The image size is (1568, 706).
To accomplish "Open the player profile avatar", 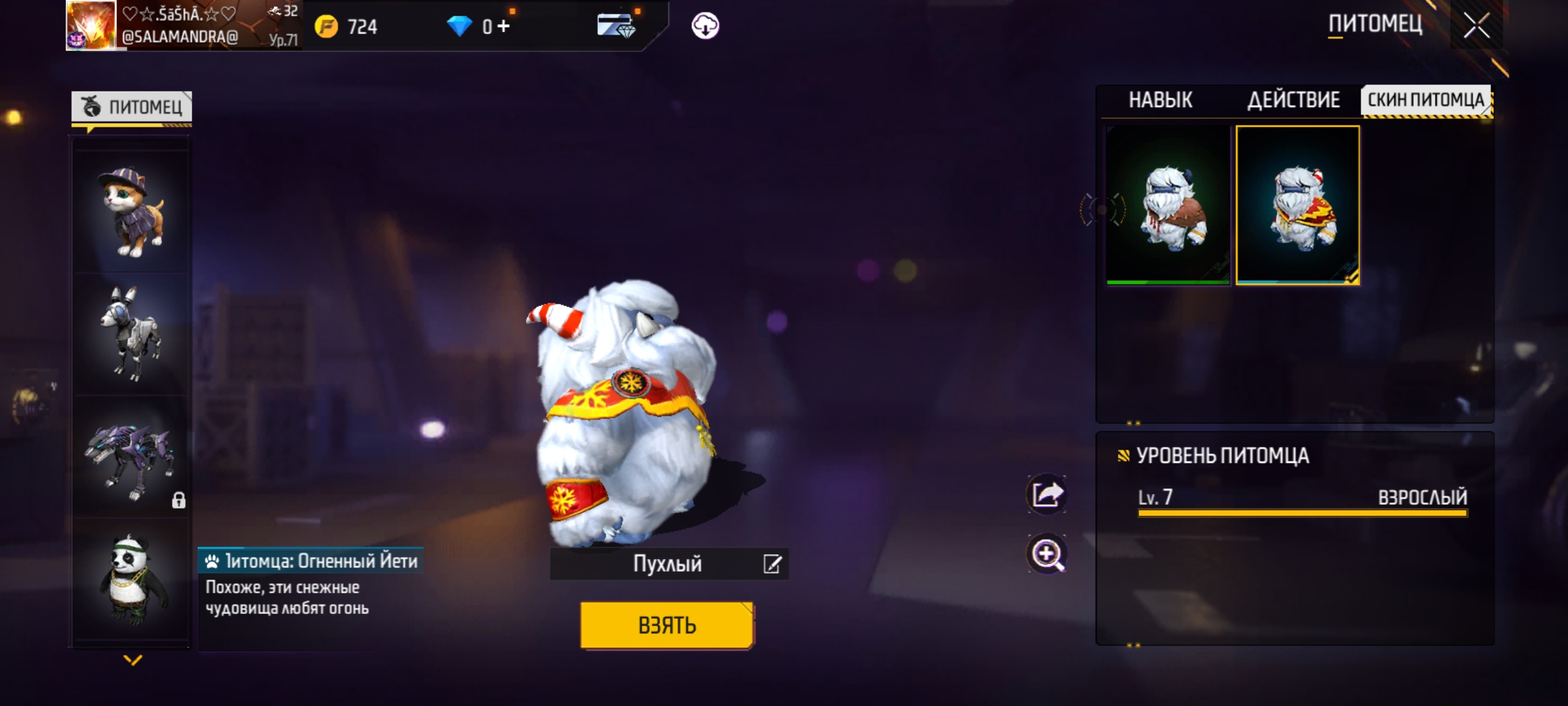I will click(x=91, y=25).
